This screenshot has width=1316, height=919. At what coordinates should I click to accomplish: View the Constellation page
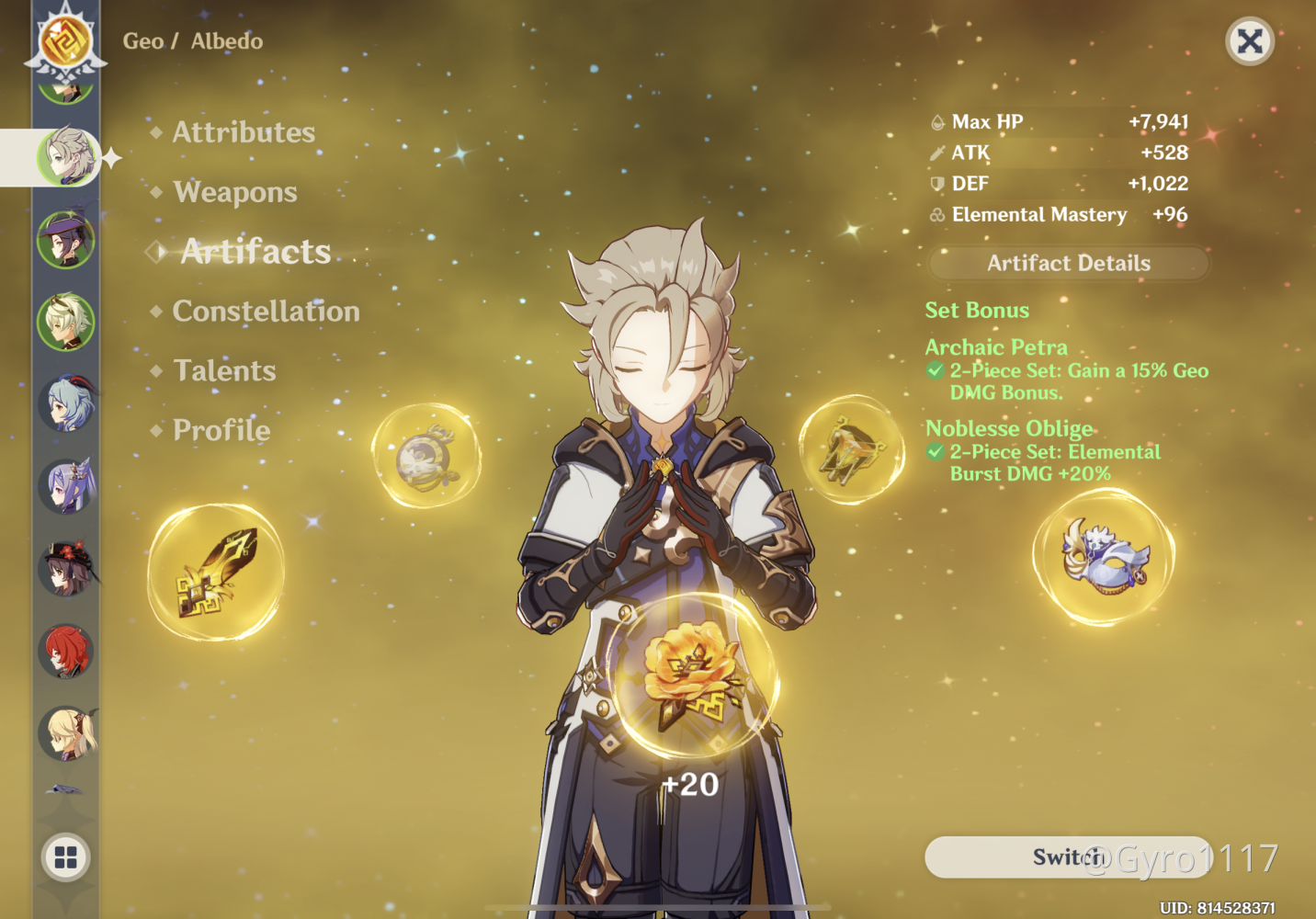coord(266,312)
